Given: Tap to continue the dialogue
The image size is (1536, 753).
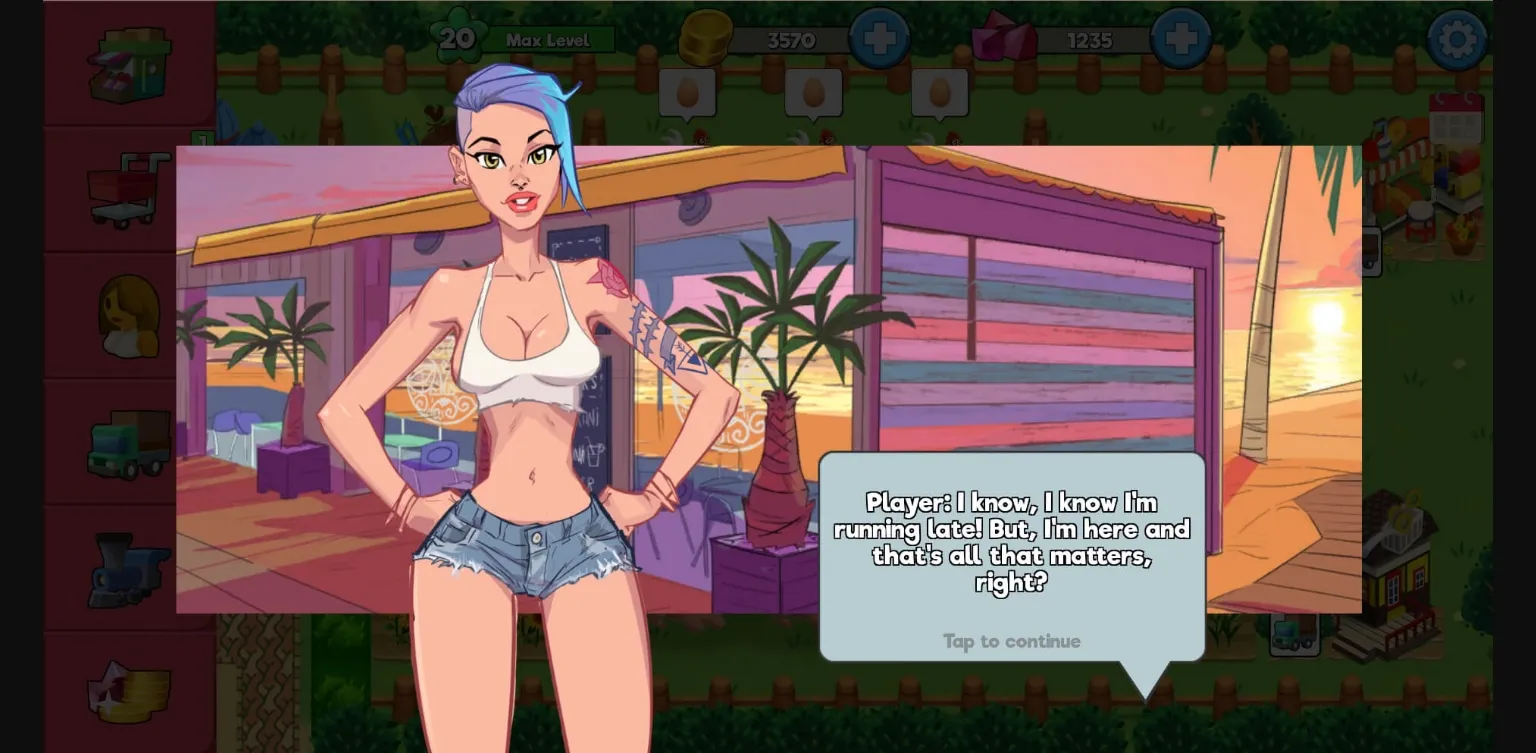Looking at the screenshot, I should [x=1011, y=641].
